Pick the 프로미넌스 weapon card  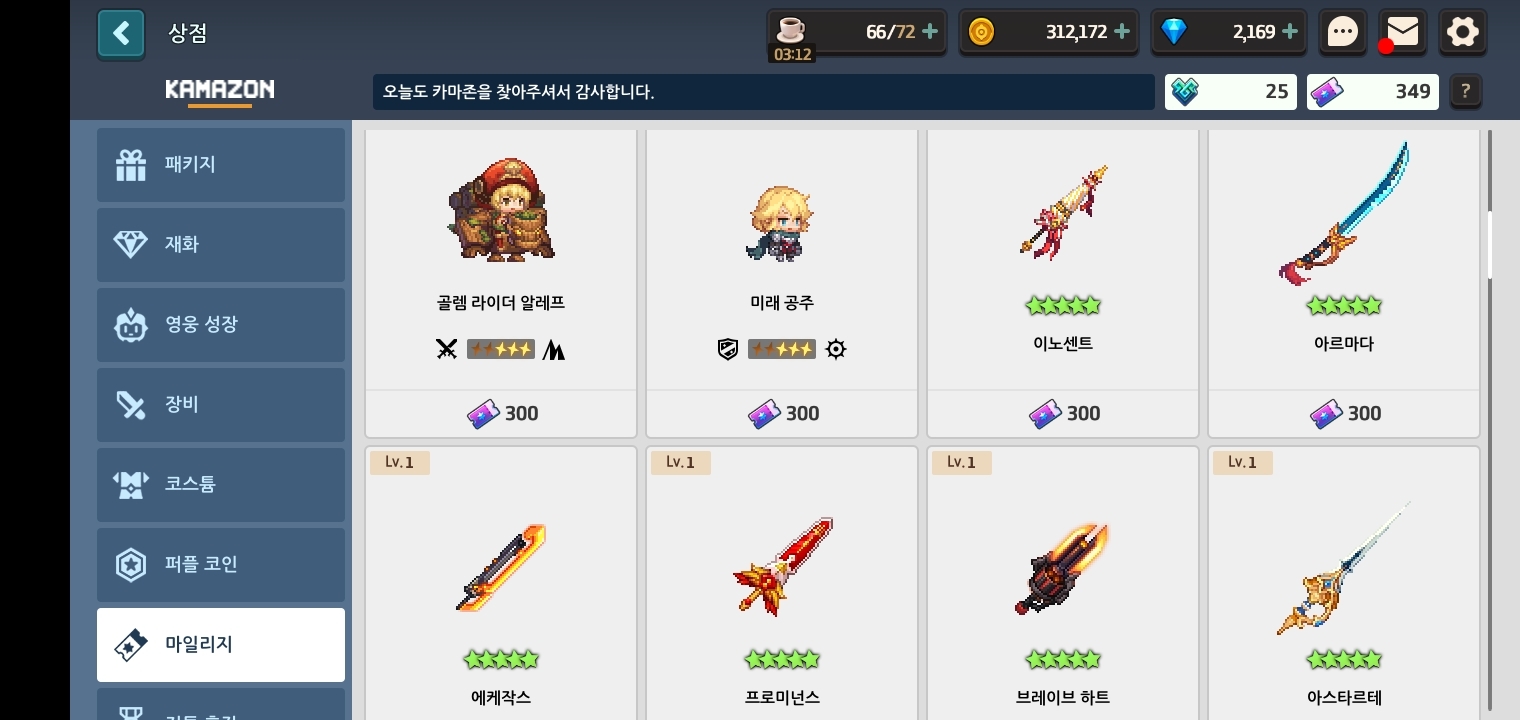782,590
